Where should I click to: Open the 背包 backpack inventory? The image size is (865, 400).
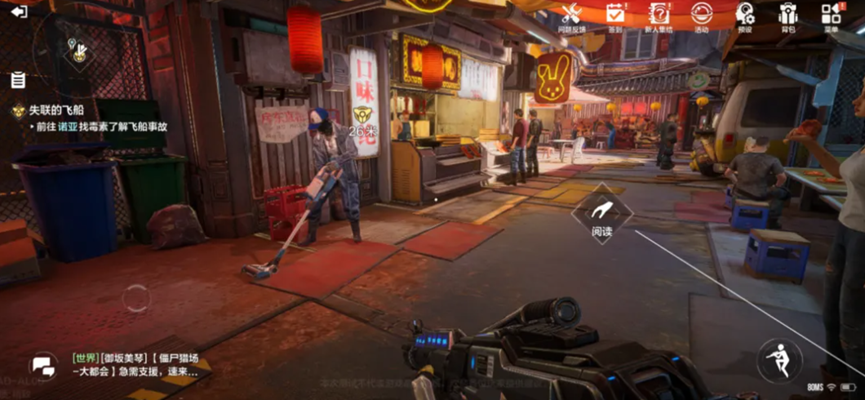click(x=787, y=15)
